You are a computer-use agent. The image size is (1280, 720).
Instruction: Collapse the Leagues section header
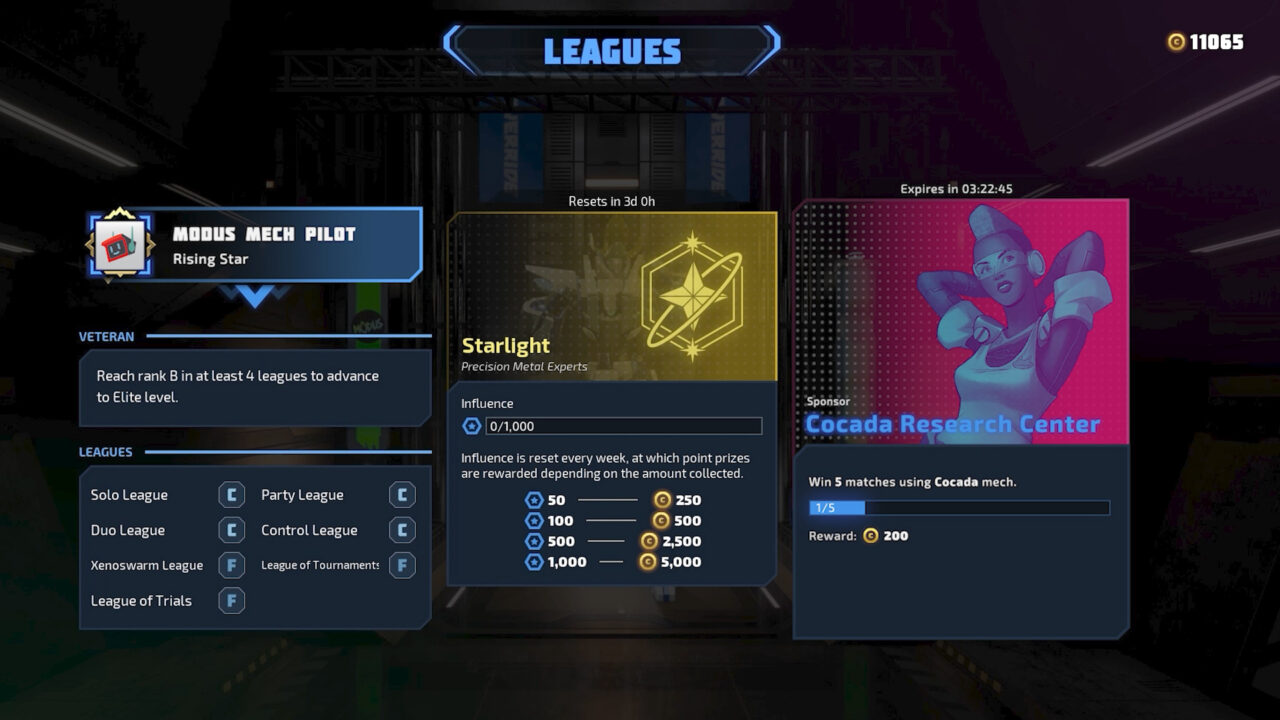point(106,452)
